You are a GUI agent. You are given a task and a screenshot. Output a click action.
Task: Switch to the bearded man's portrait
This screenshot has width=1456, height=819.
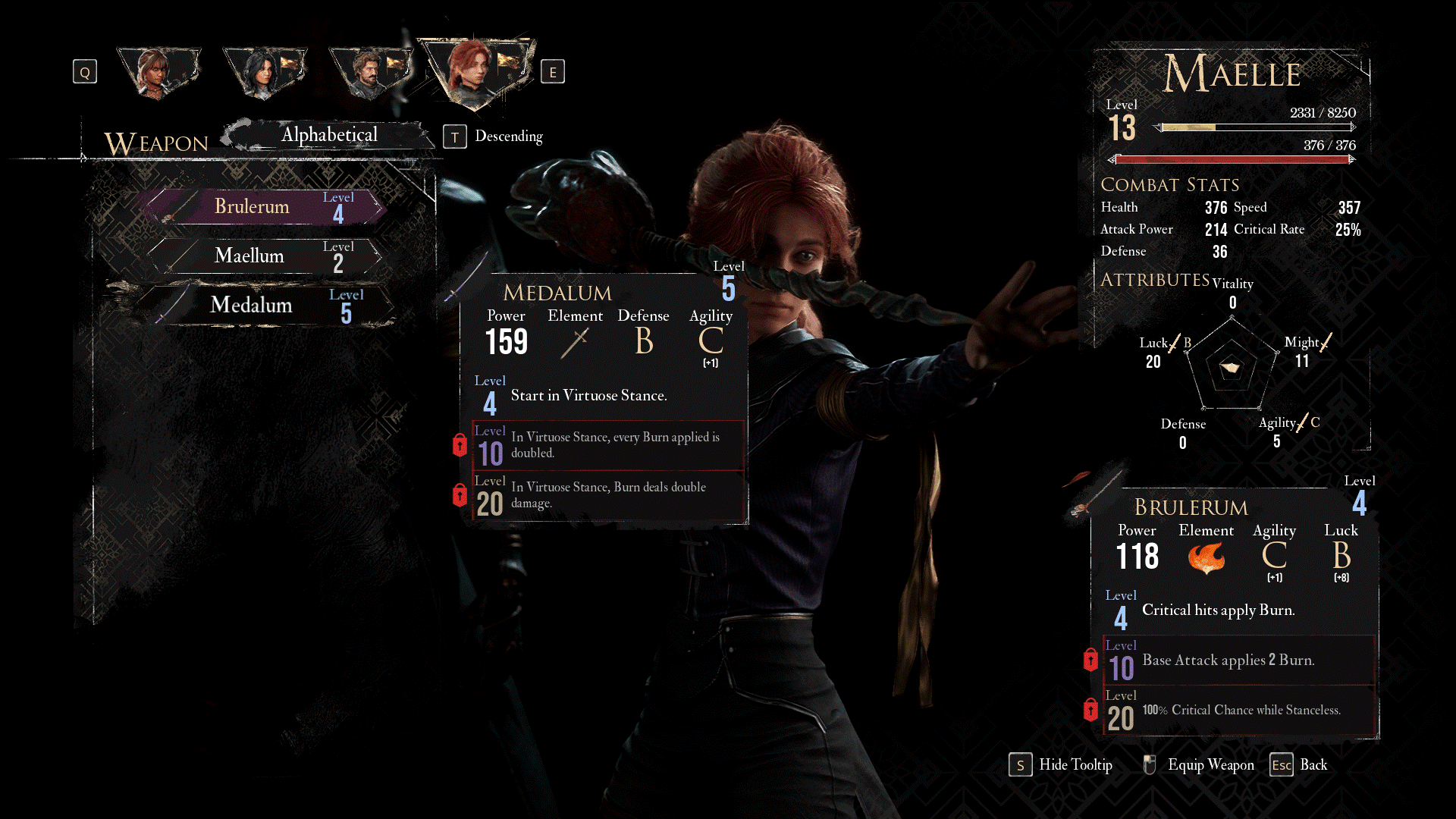point(369,73)
